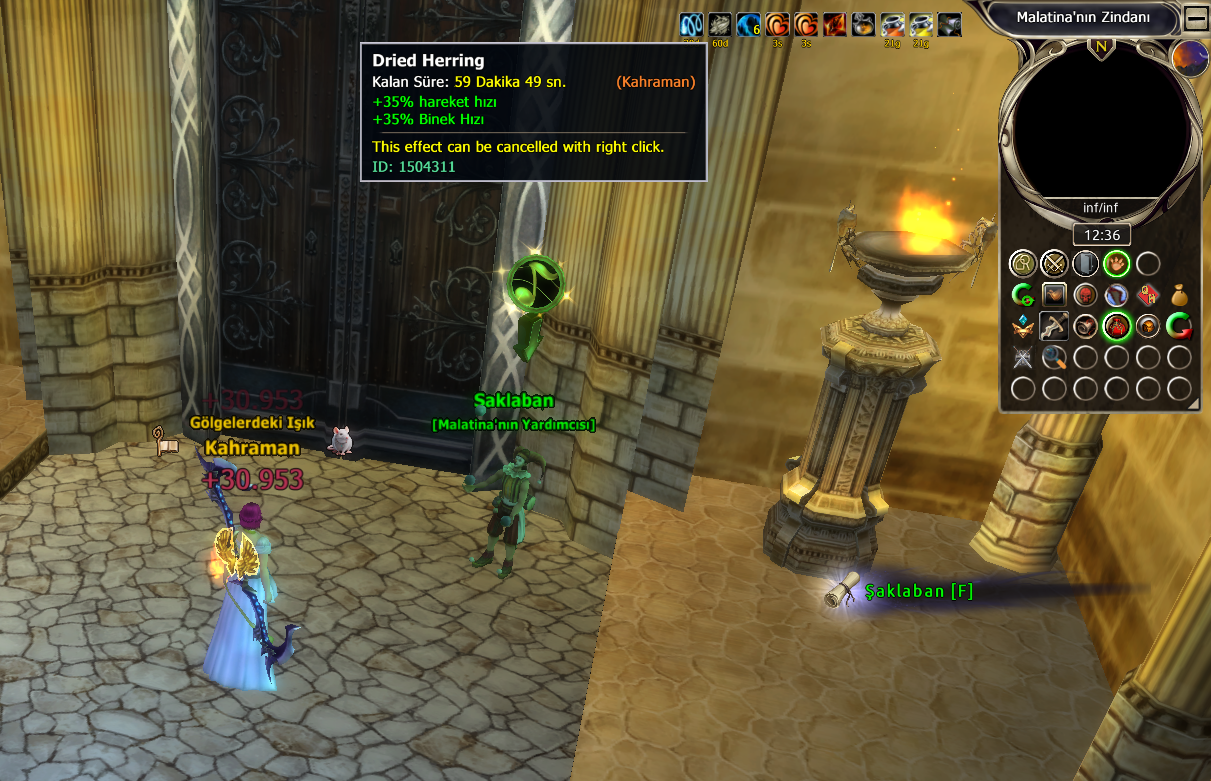Click the red diamond card icon
The height and width of the screenshot is (781, 1211).
(x=1148, y=295)
